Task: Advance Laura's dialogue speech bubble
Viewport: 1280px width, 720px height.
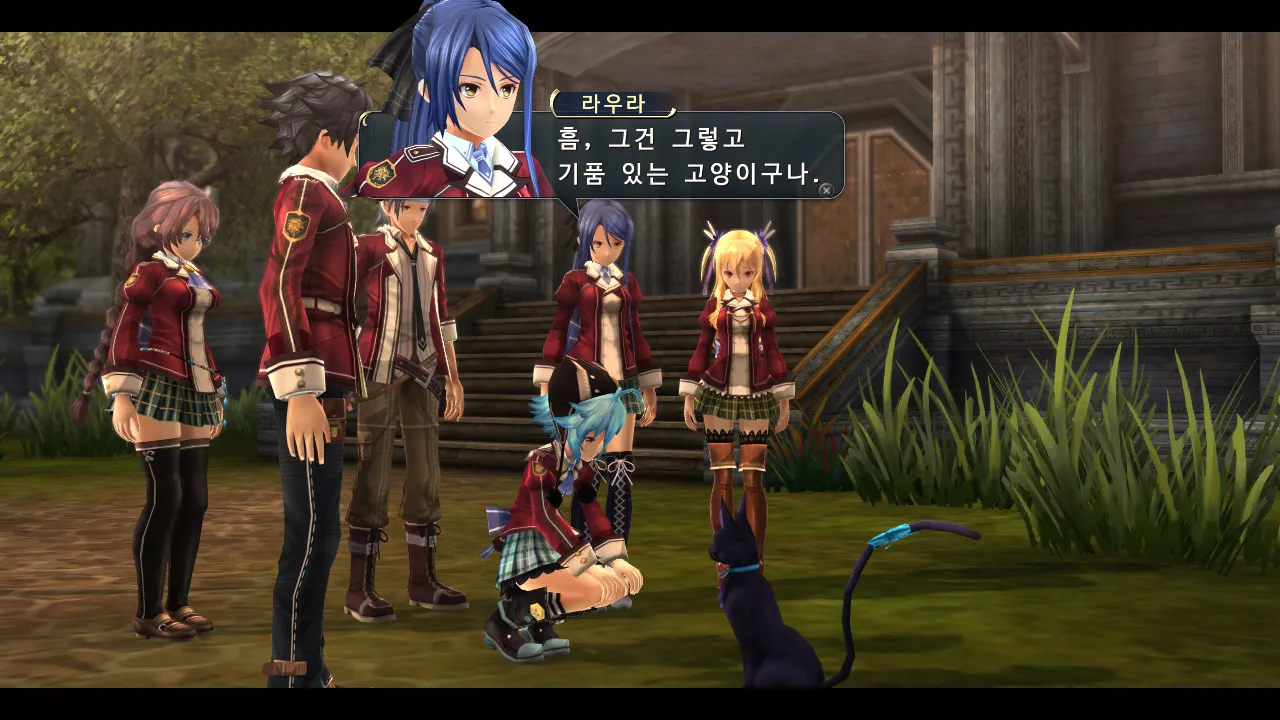Action: click(x=825, y=189)
